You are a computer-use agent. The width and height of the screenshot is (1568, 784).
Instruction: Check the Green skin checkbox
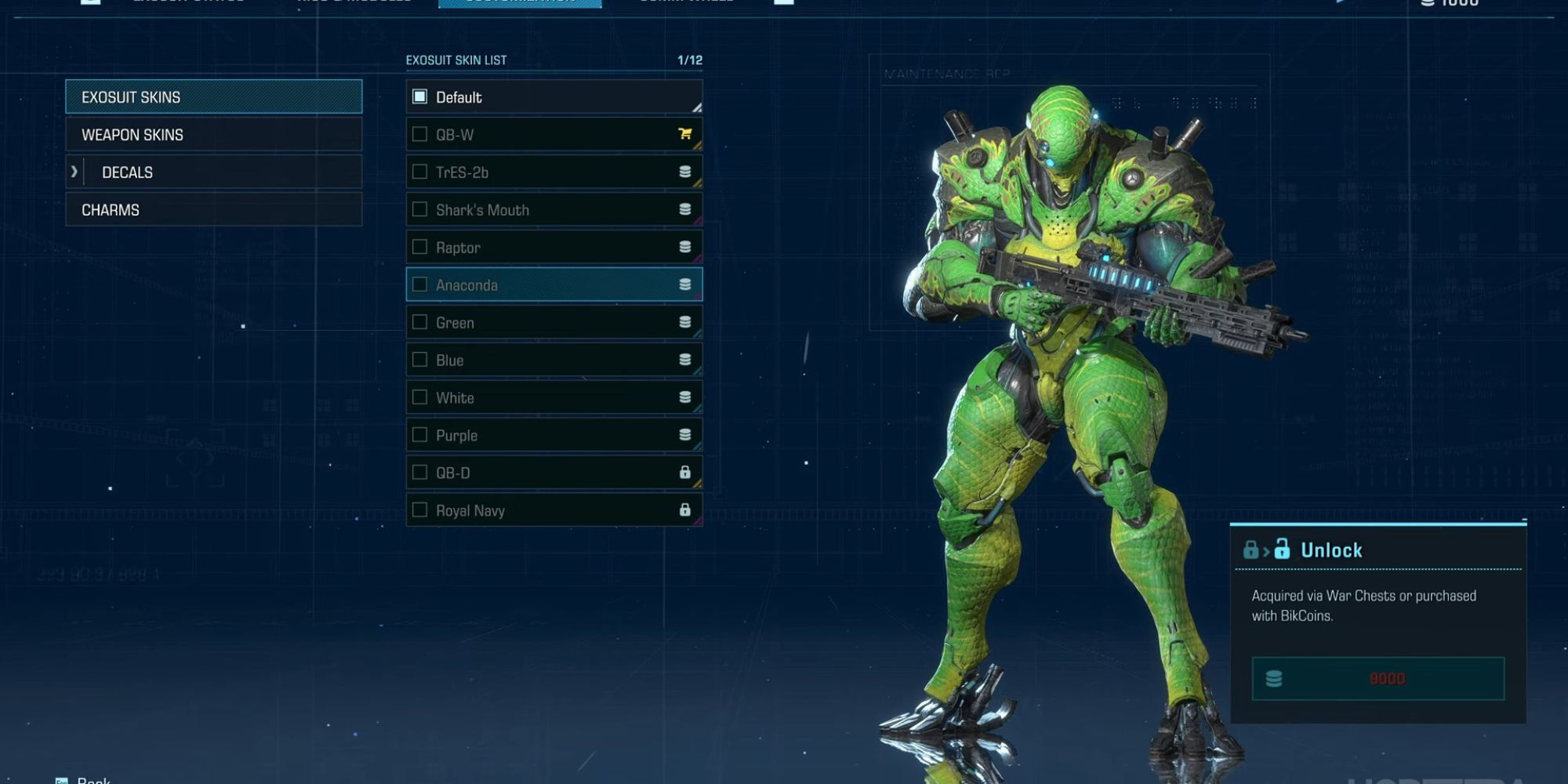419,322
